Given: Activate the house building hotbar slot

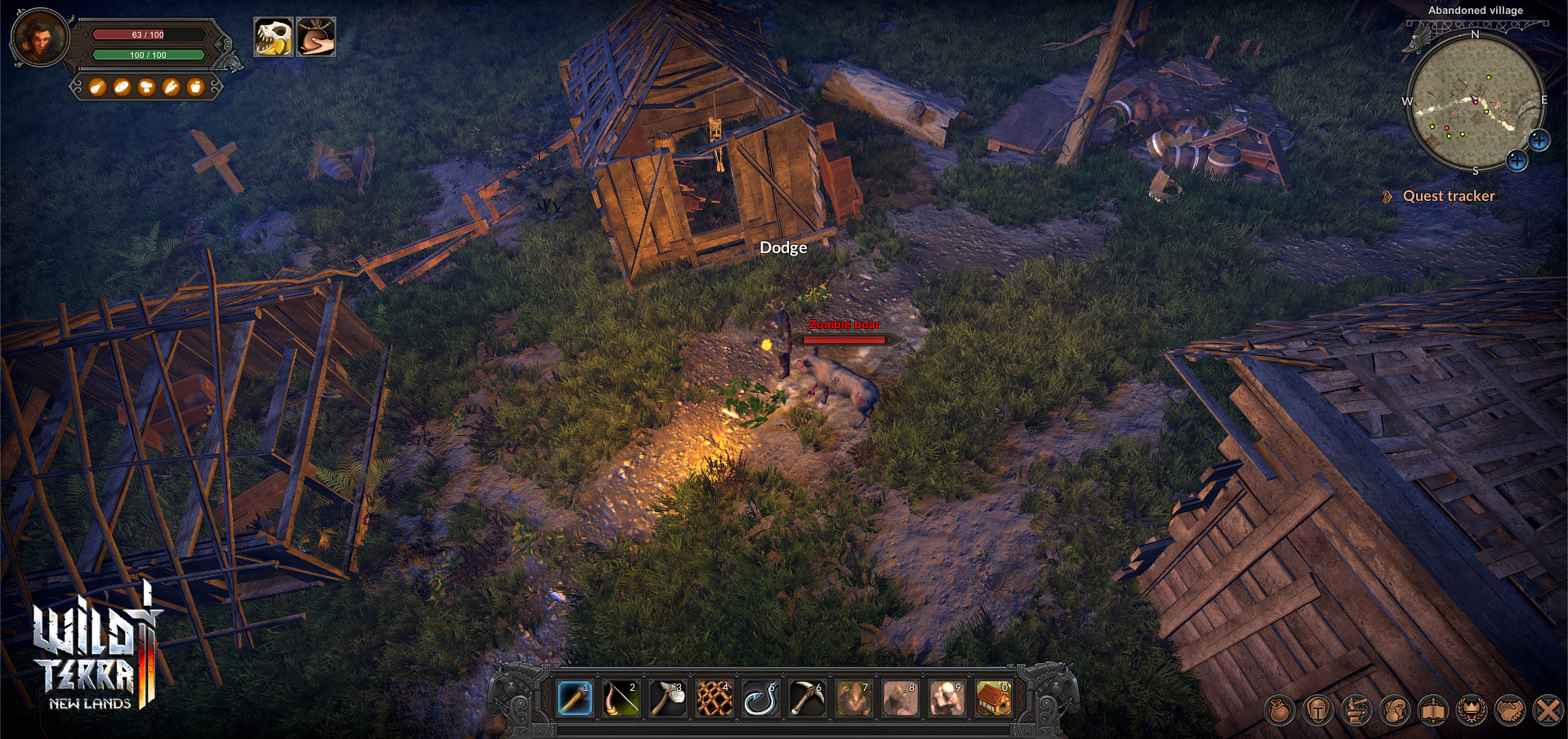Looking at the screenshot, I should pyautogui.click(x=993, y=699).
